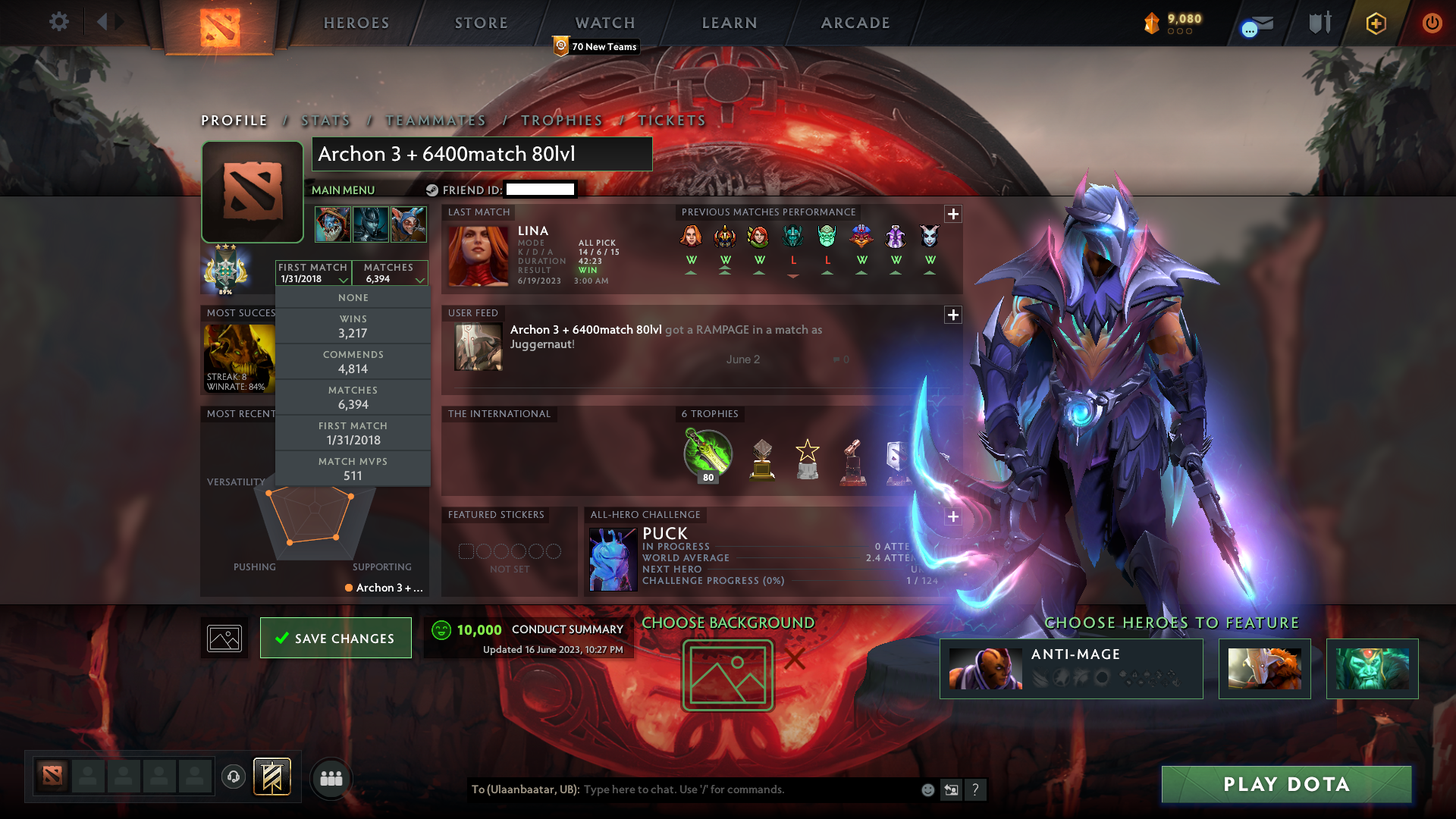Click the background image icon beside Save Changes
The width and height of the screenshot is (1456, 819).
pyautogui.click(x=224, y=638)
